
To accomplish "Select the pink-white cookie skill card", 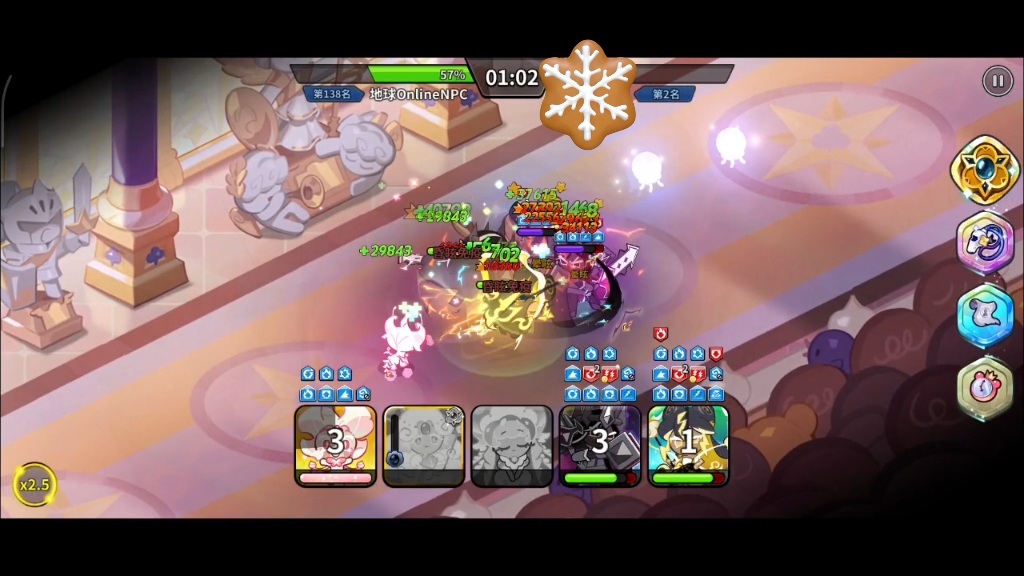I will [336, 444].
